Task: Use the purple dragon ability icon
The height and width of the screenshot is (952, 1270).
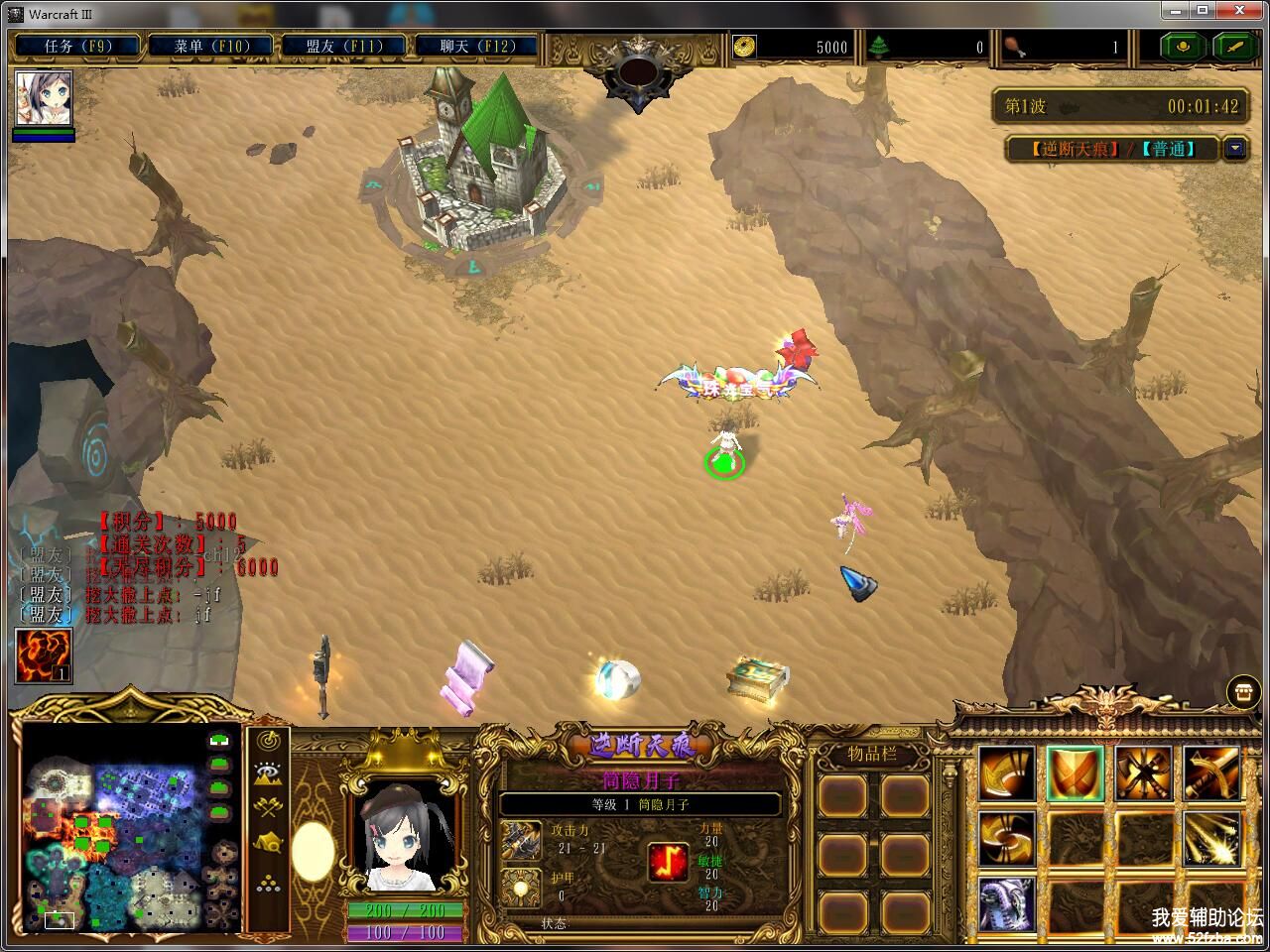Action: [x=1007, y=903]
